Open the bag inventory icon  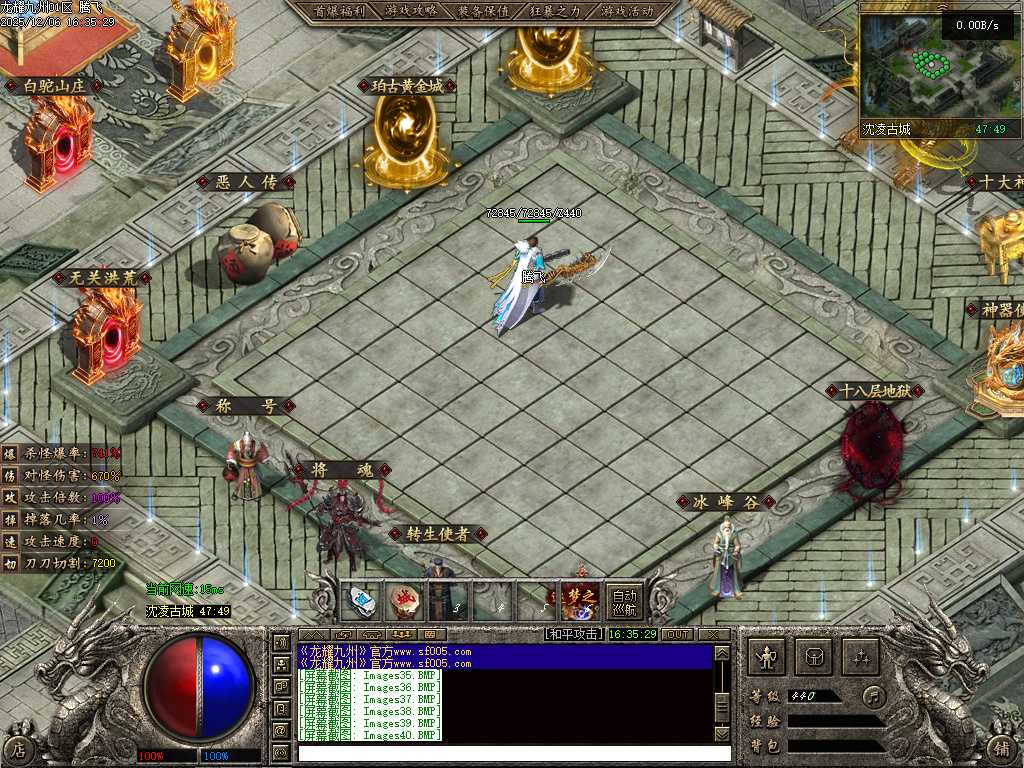point(814,657)
